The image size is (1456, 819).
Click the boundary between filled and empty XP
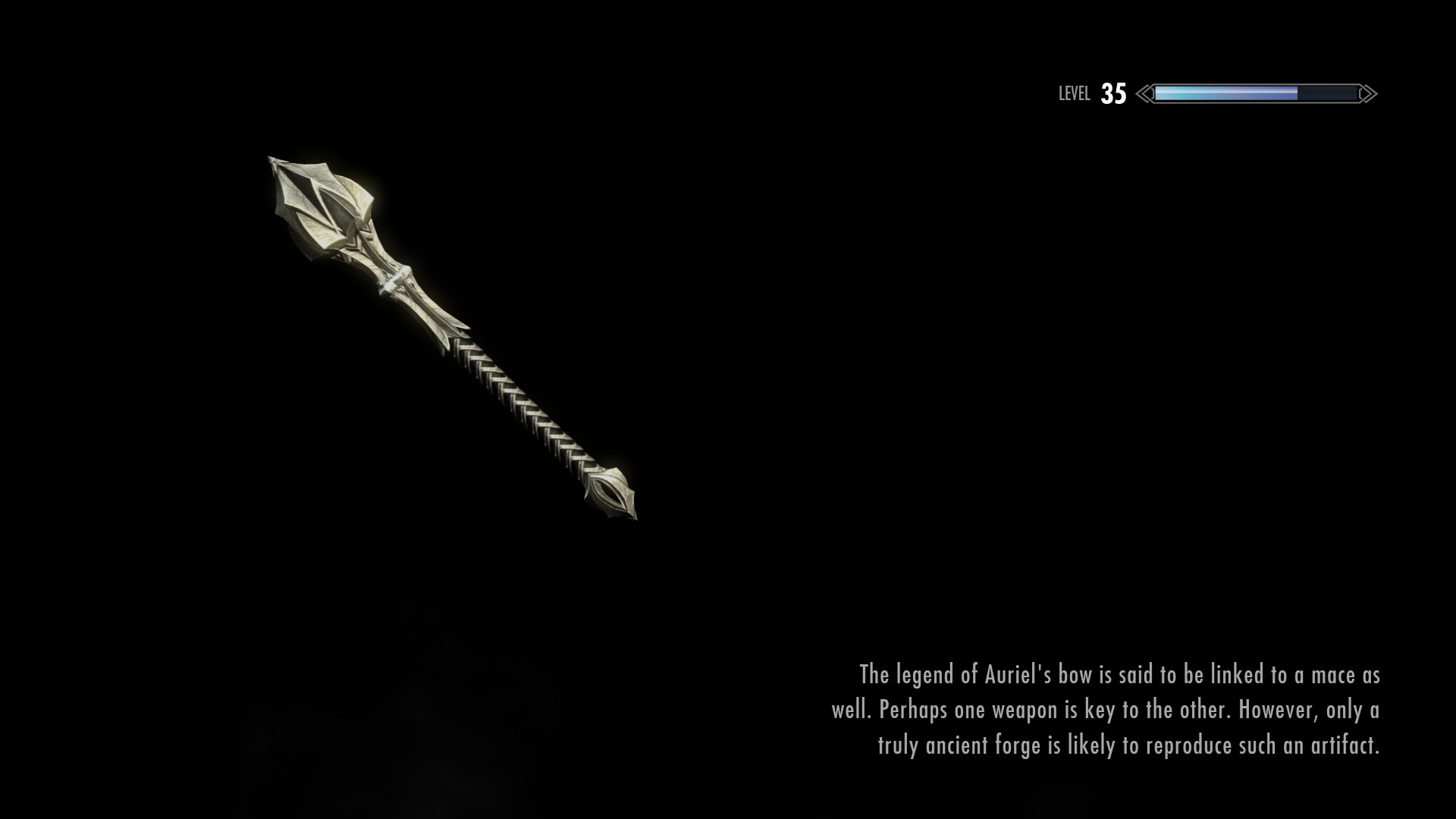tap(1298, 93)
